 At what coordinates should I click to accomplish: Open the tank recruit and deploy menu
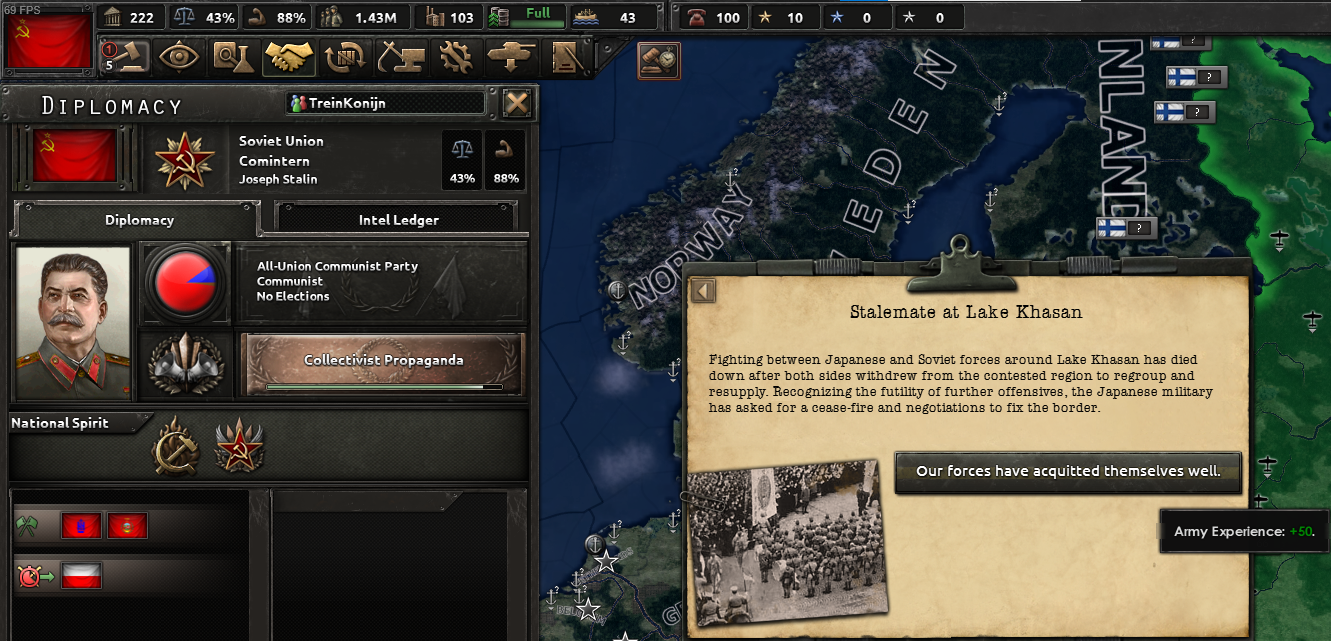pyautogui.click(x=512, y=56)
